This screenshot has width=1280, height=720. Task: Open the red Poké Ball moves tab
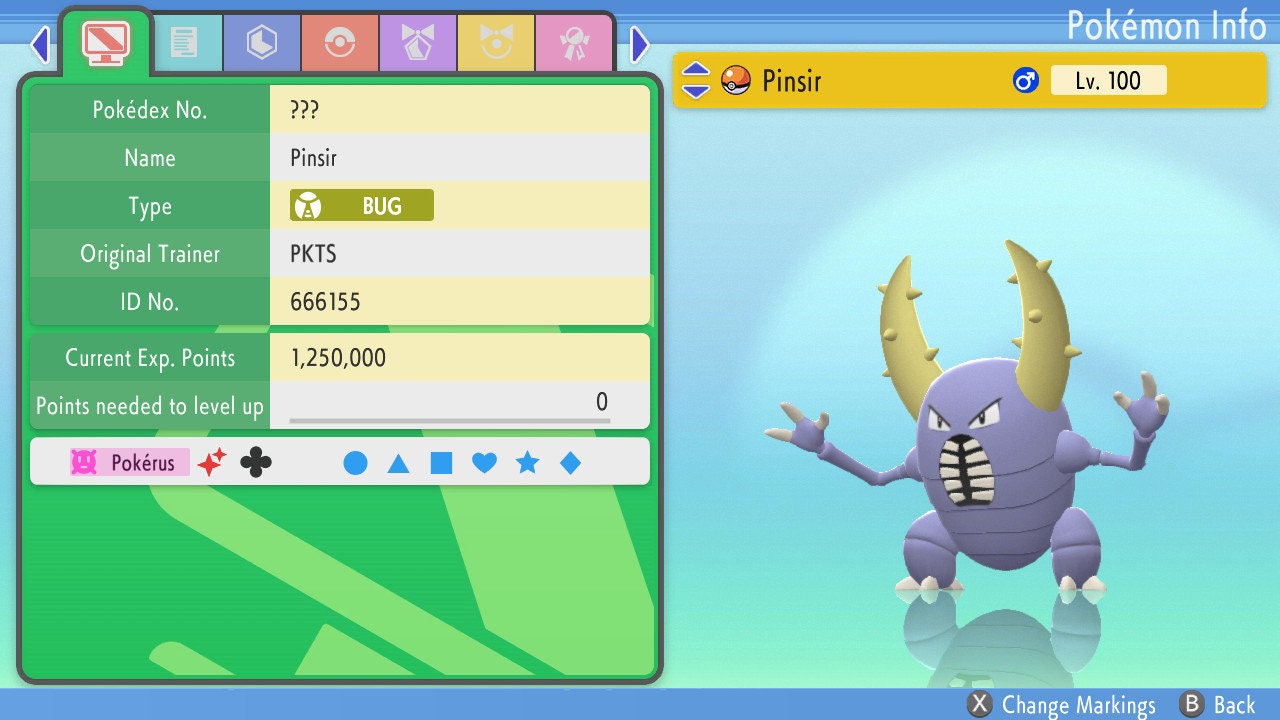(339, 43)
